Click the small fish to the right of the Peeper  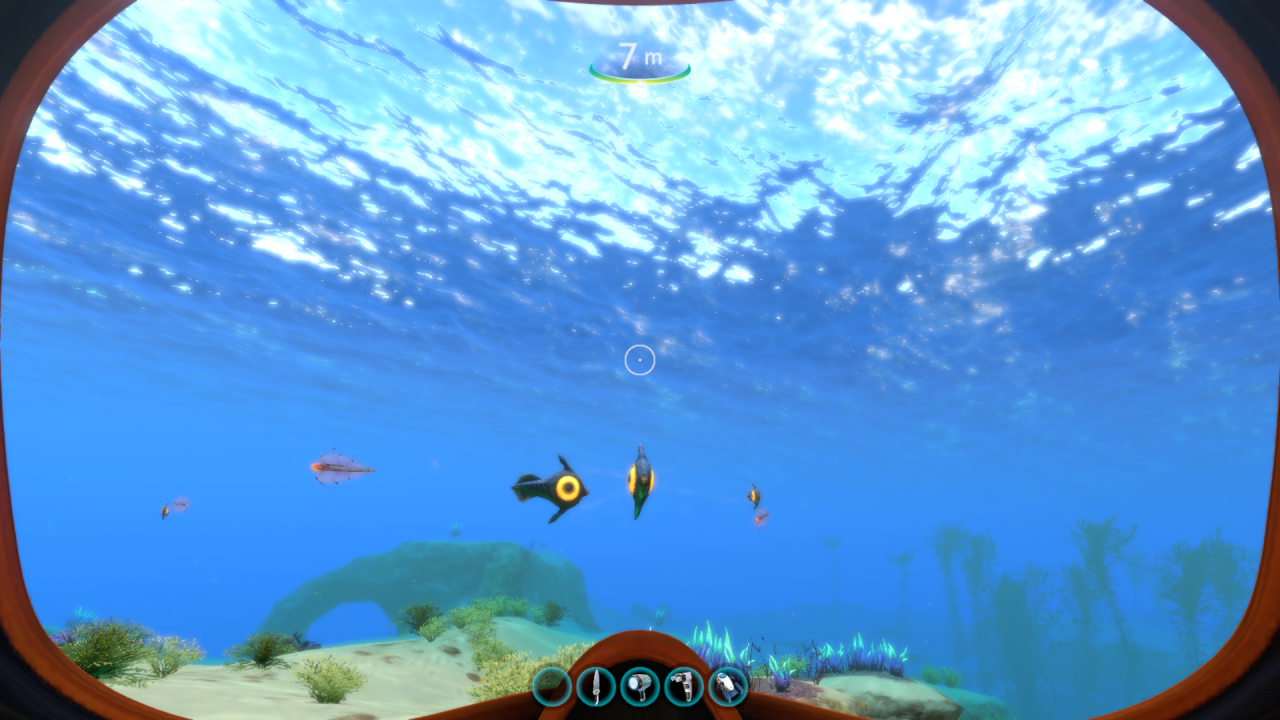(x=753, y=495)
